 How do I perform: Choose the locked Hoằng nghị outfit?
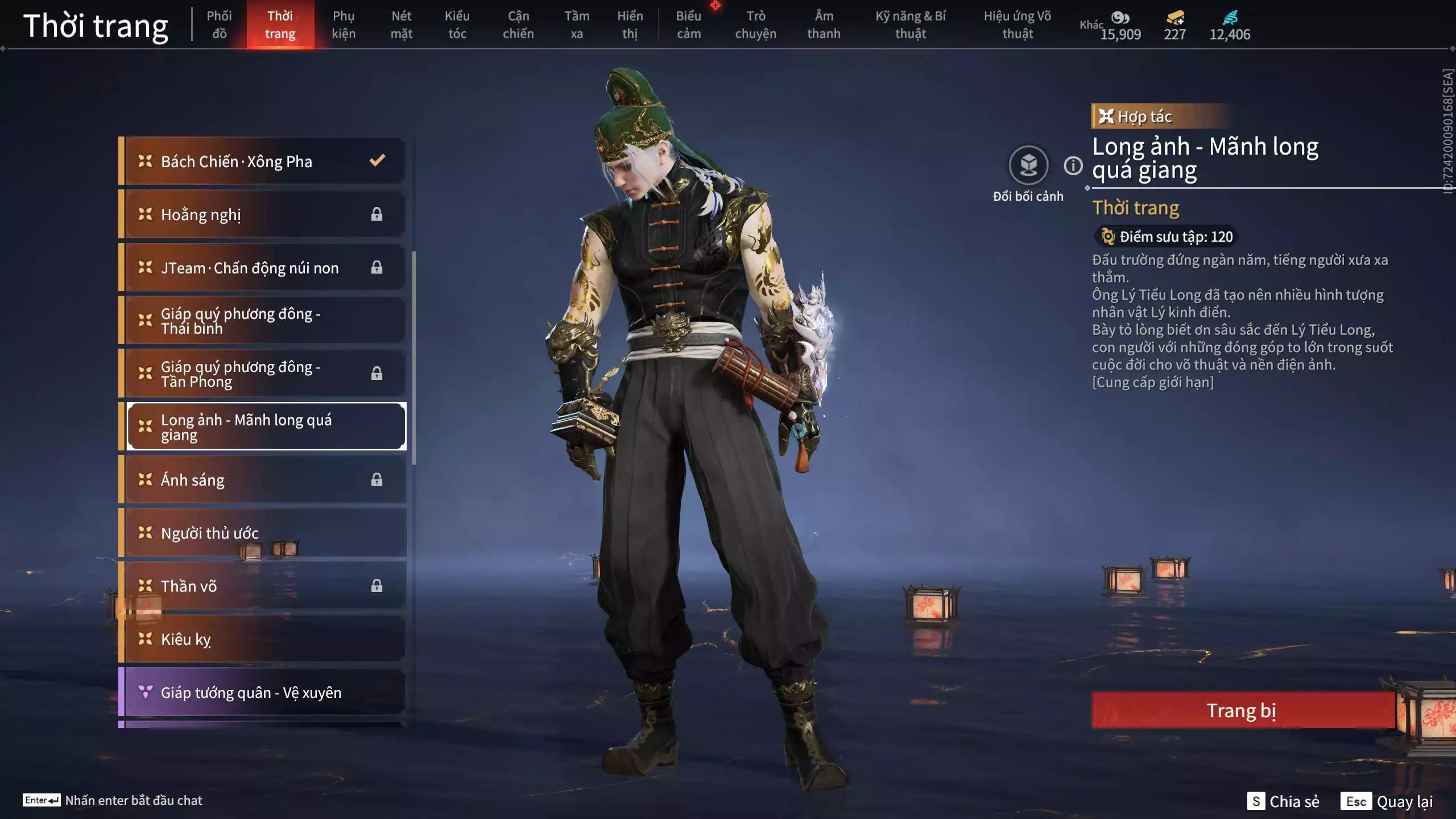(x=264, y=214)
